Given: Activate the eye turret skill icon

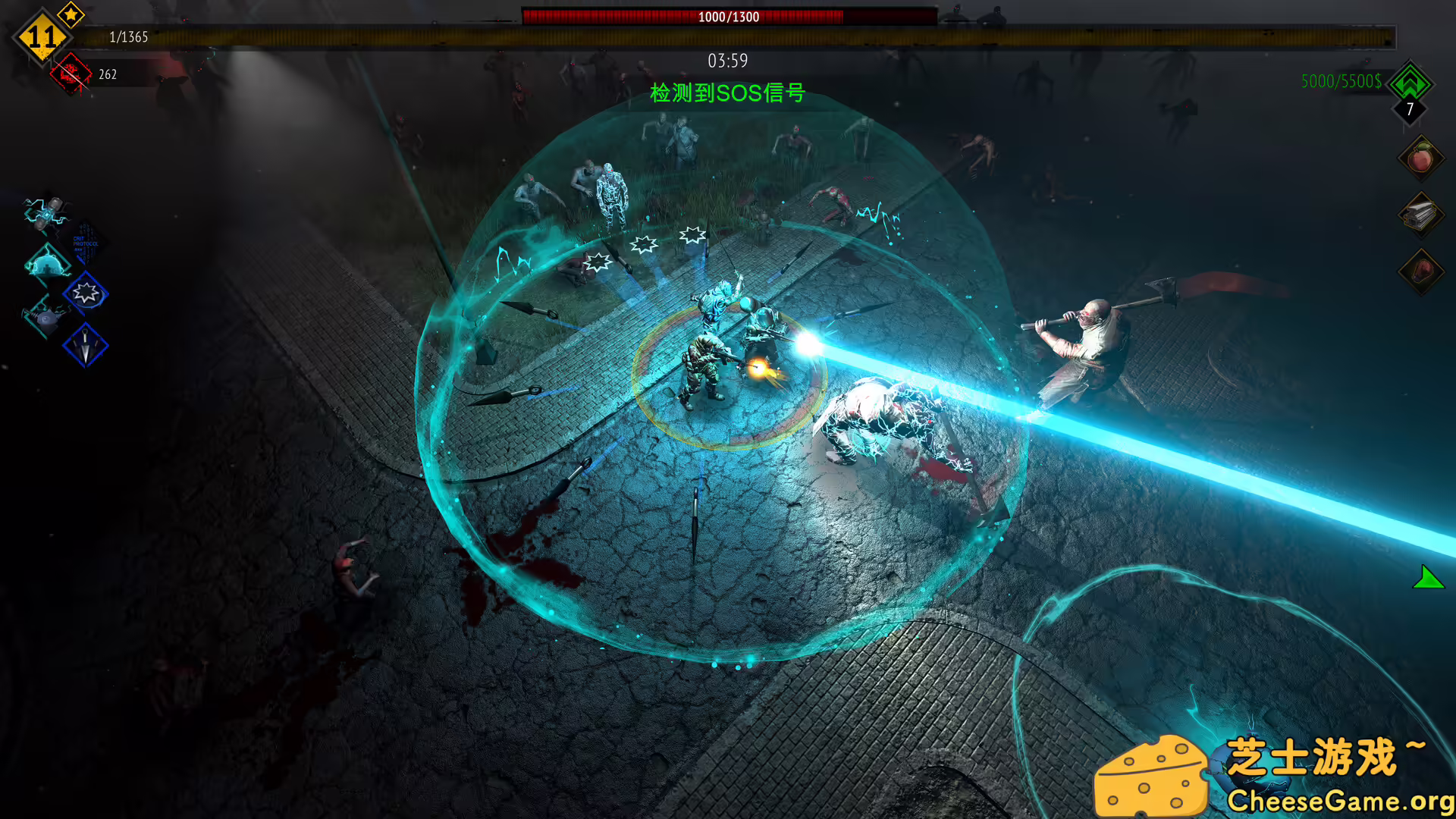Looking at the screenshot, I should (x=47, y=318).
